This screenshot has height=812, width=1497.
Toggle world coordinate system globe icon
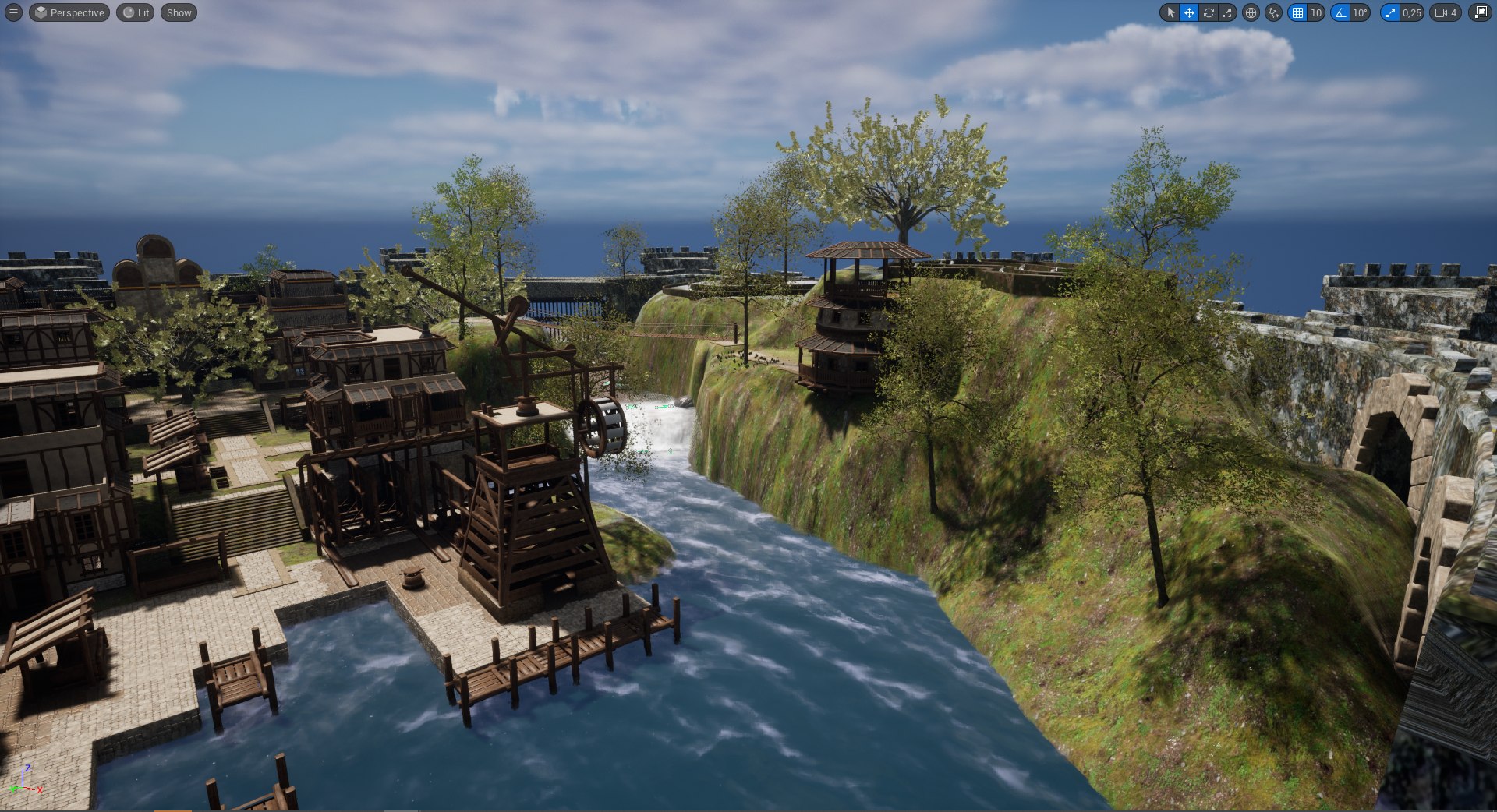[1251, 12]
